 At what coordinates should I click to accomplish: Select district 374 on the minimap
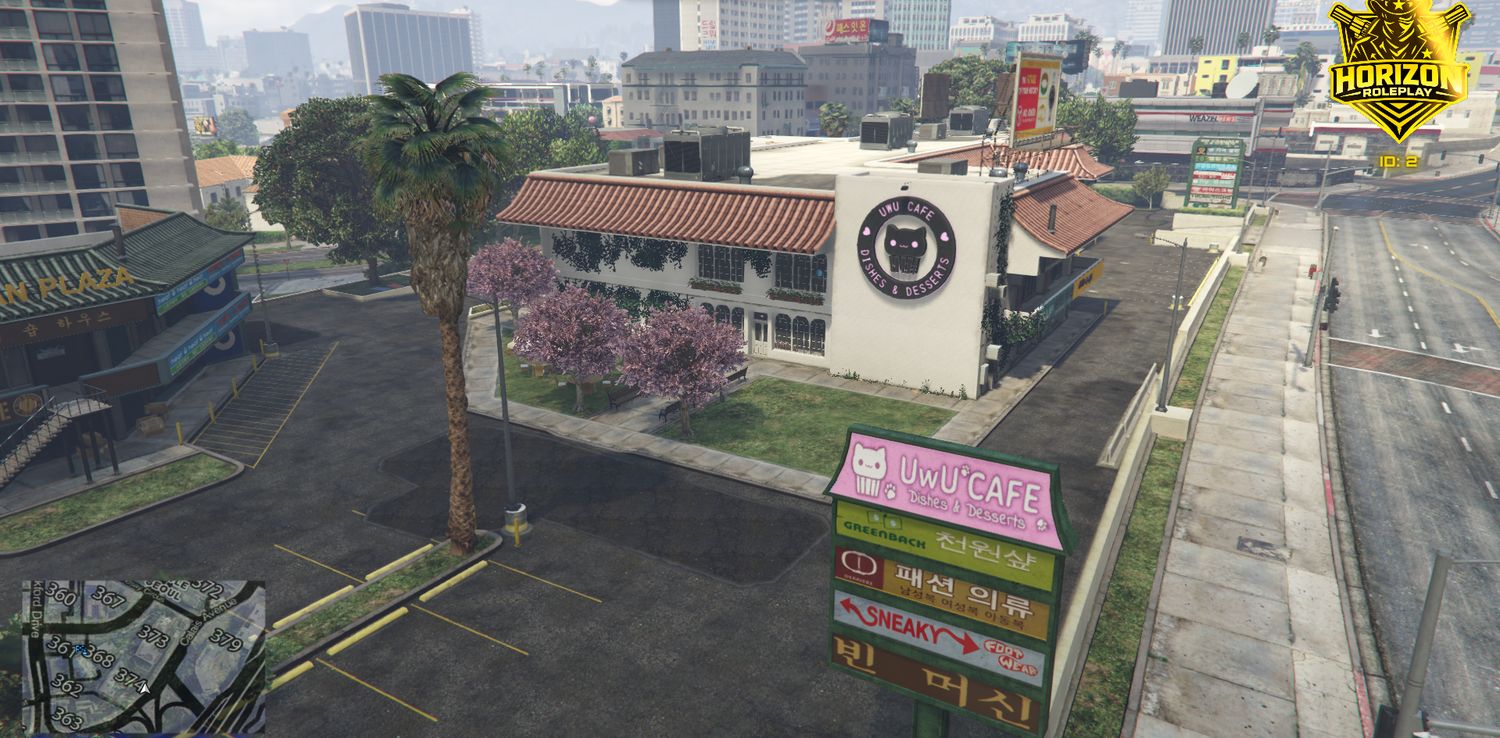[129, 678]
